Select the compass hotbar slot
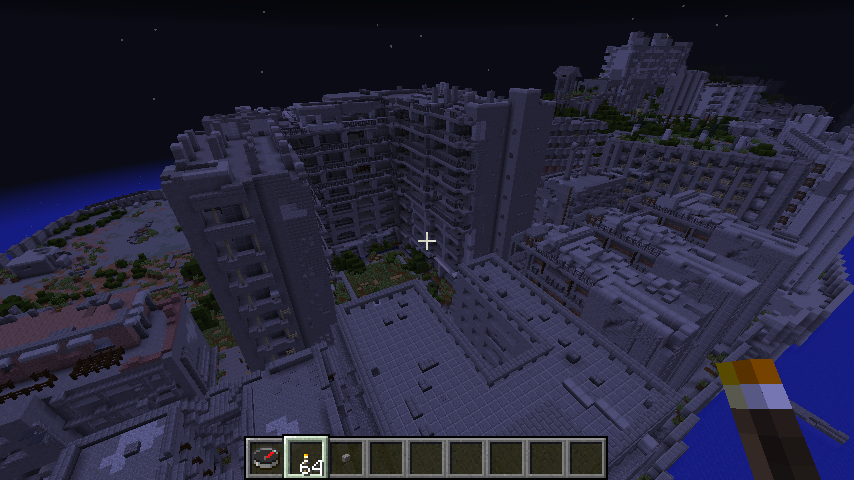 pyautogui.click(x=265, y=458)
